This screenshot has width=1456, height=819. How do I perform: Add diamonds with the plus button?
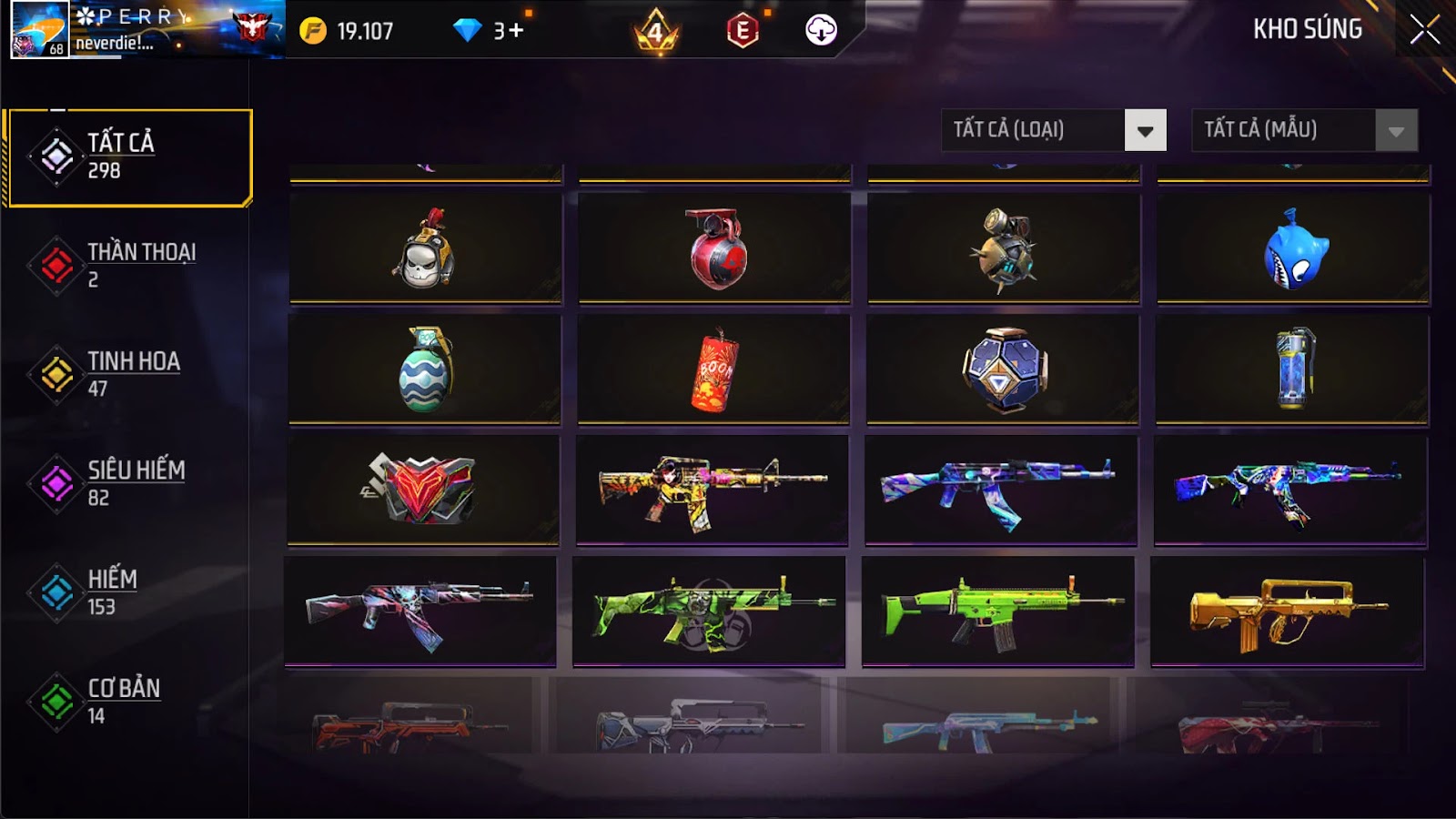tap(516, 31)
